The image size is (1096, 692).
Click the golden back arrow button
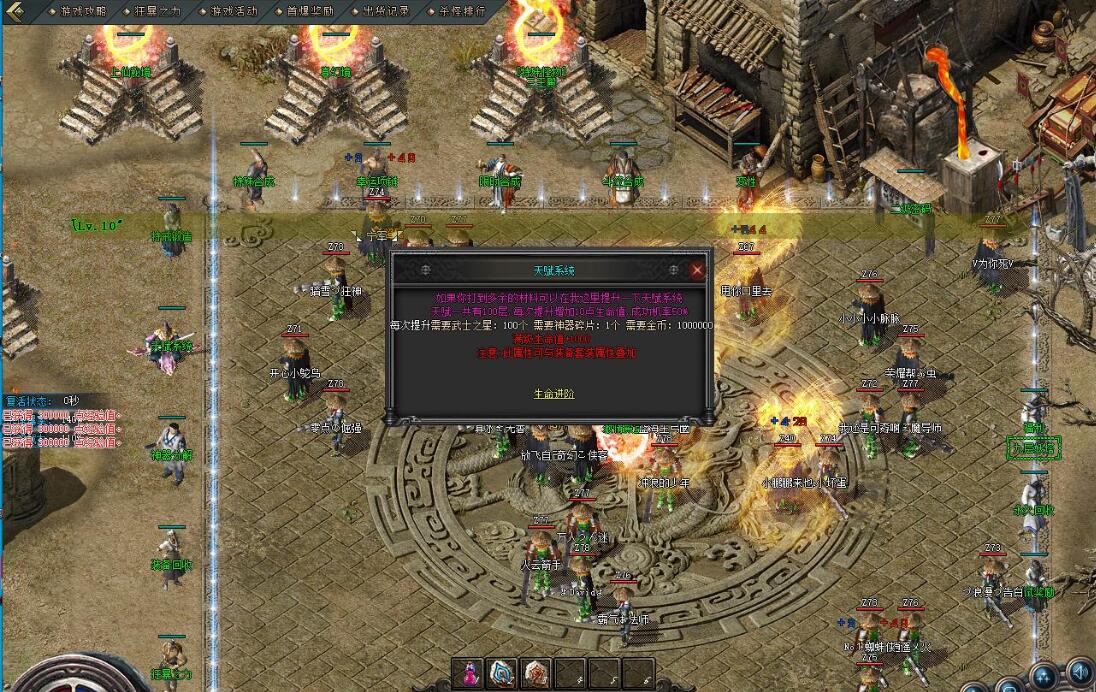point(15,11)
